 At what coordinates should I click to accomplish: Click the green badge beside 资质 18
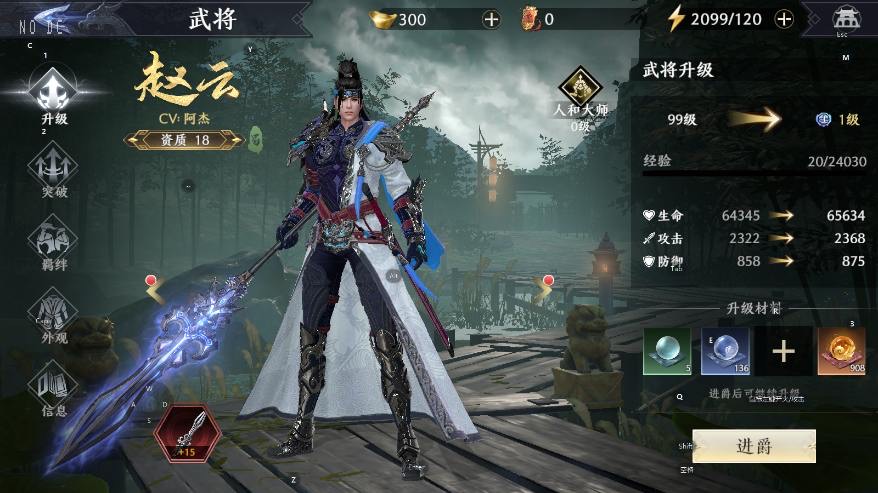click(254, 140)
